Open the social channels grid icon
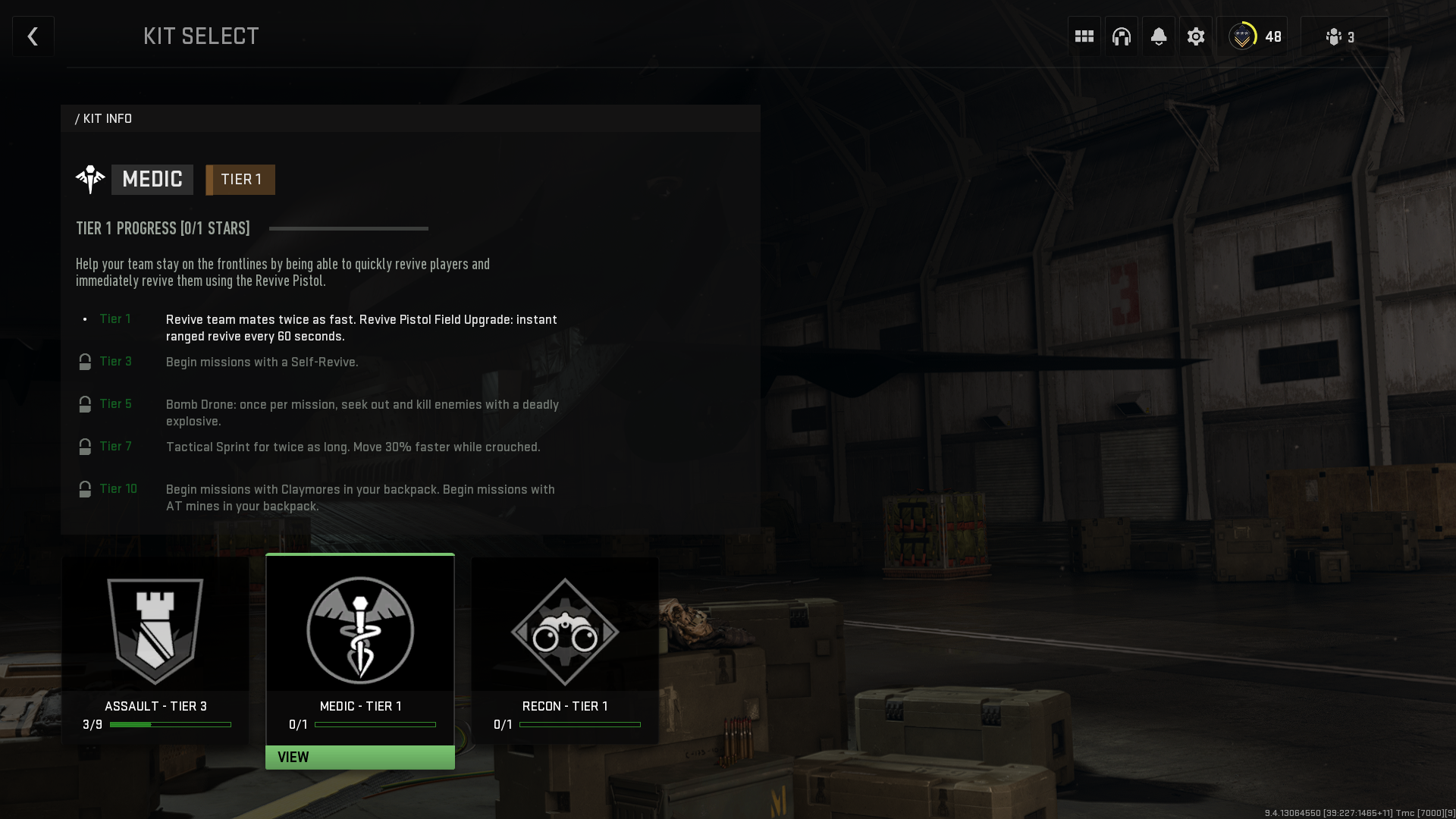 1084,36
